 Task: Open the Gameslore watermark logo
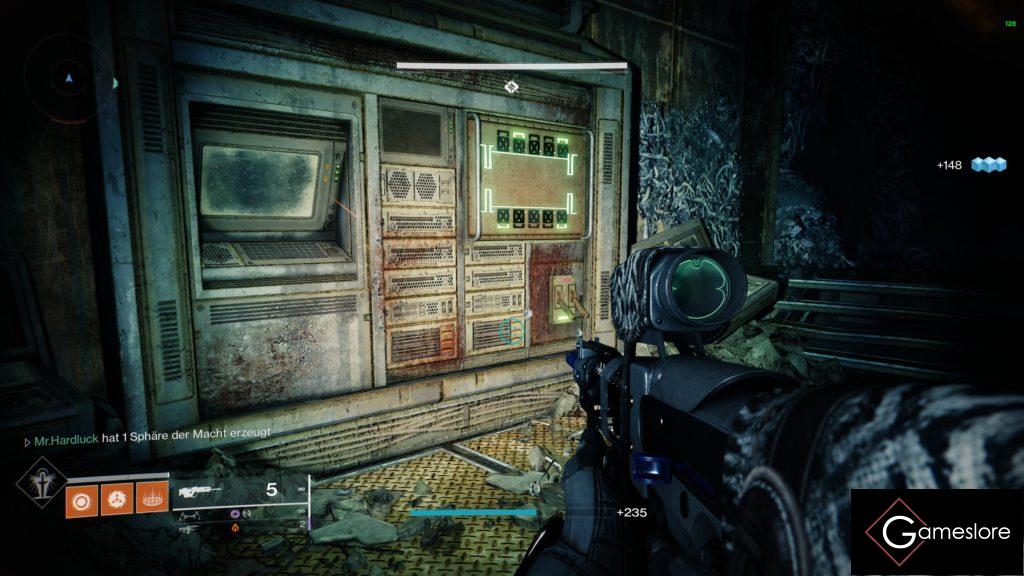(937, 532)
